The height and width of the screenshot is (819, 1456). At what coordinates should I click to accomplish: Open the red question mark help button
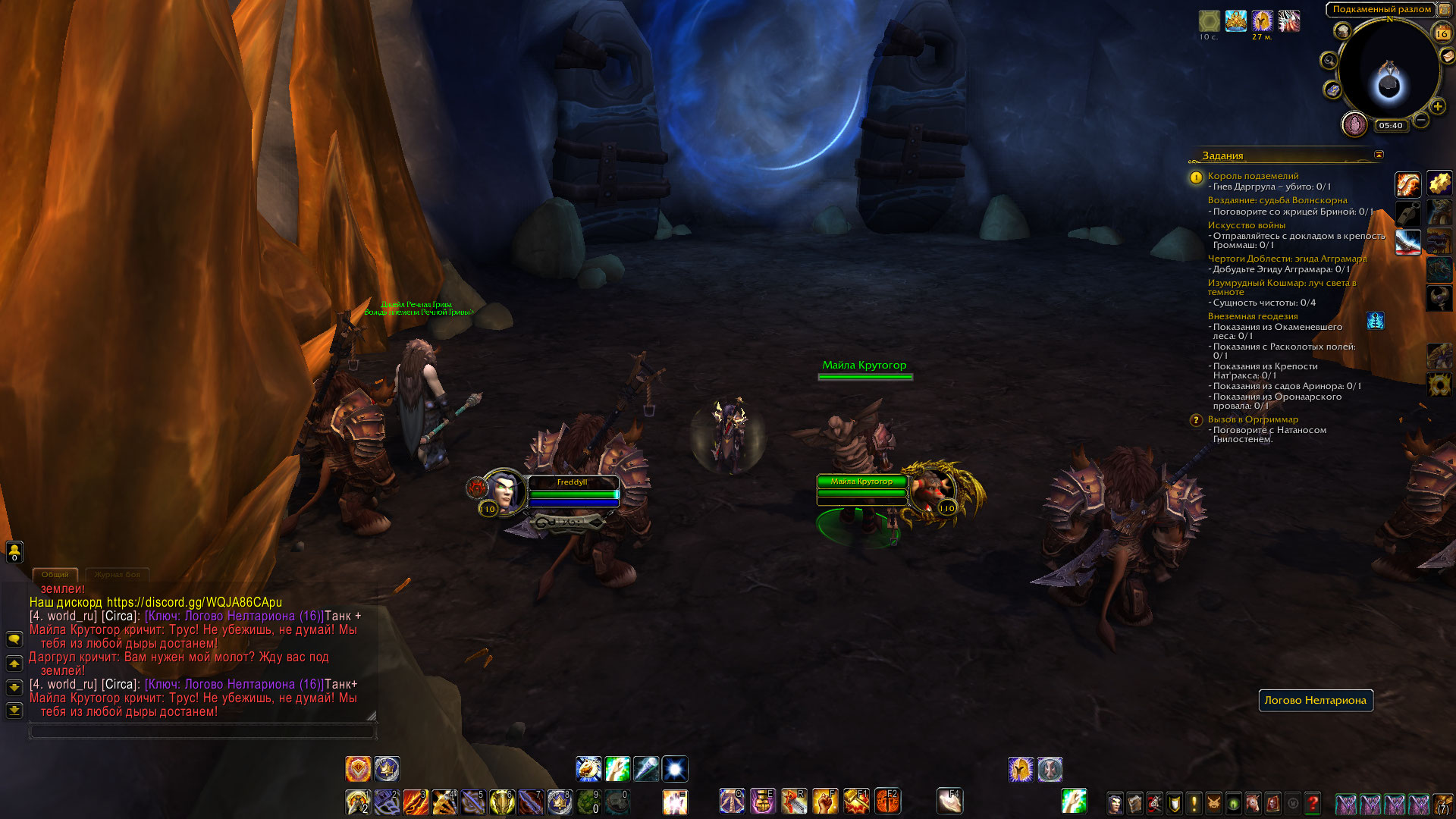[x=1313, y=803]
